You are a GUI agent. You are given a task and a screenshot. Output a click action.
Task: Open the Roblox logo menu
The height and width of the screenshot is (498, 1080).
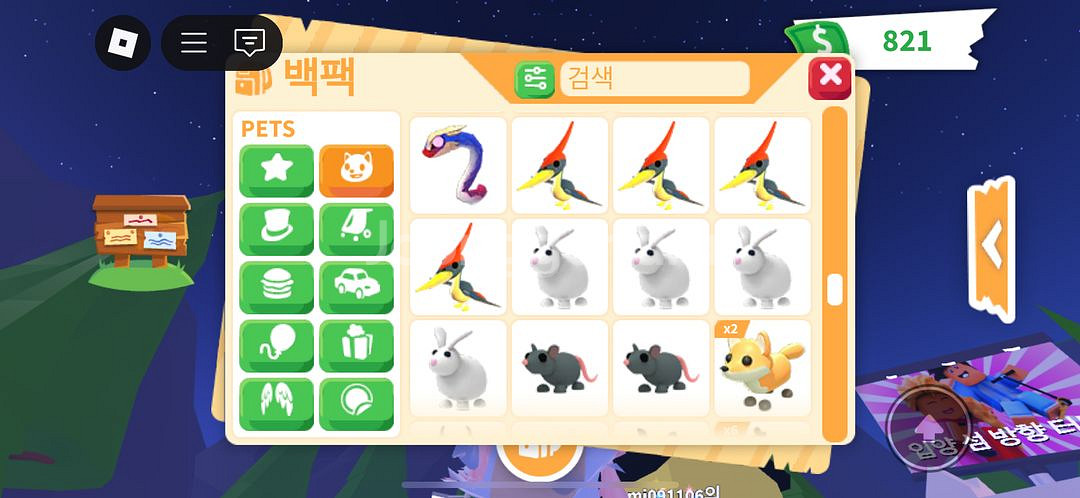tap(122, 42)
